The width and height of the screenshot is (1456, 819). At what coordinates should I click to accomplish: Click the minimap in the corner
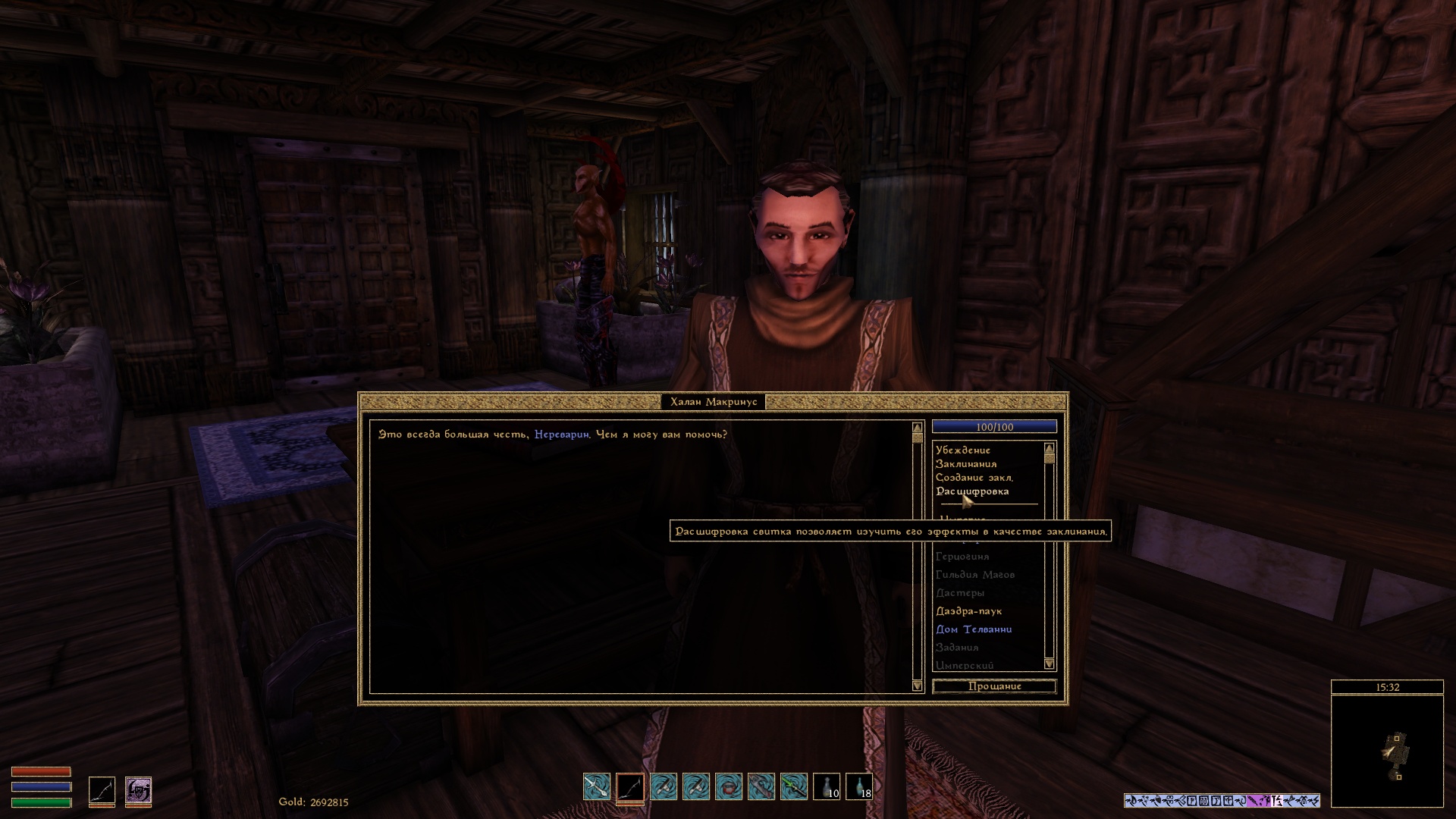[1387, 751]
